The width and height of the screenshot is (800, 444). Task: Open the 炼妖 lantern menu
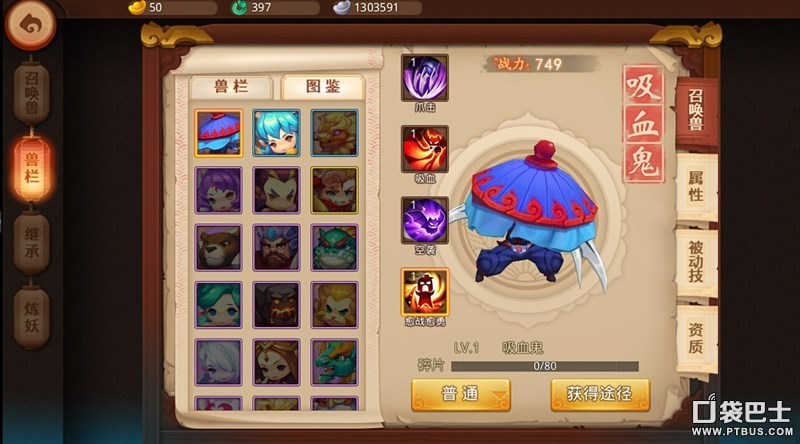click(32, 317)
